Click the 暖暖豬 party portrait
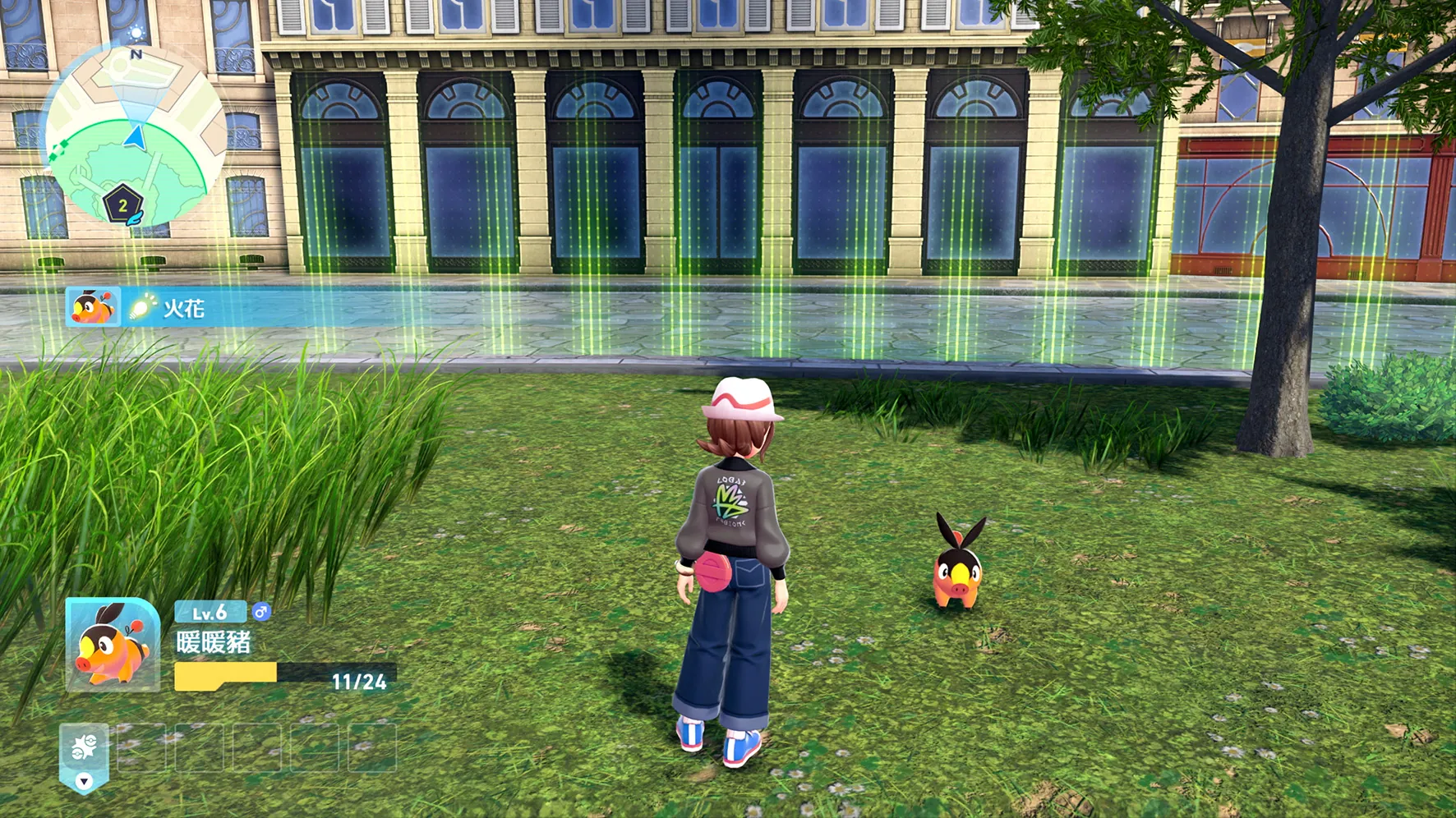 [113, 646]
